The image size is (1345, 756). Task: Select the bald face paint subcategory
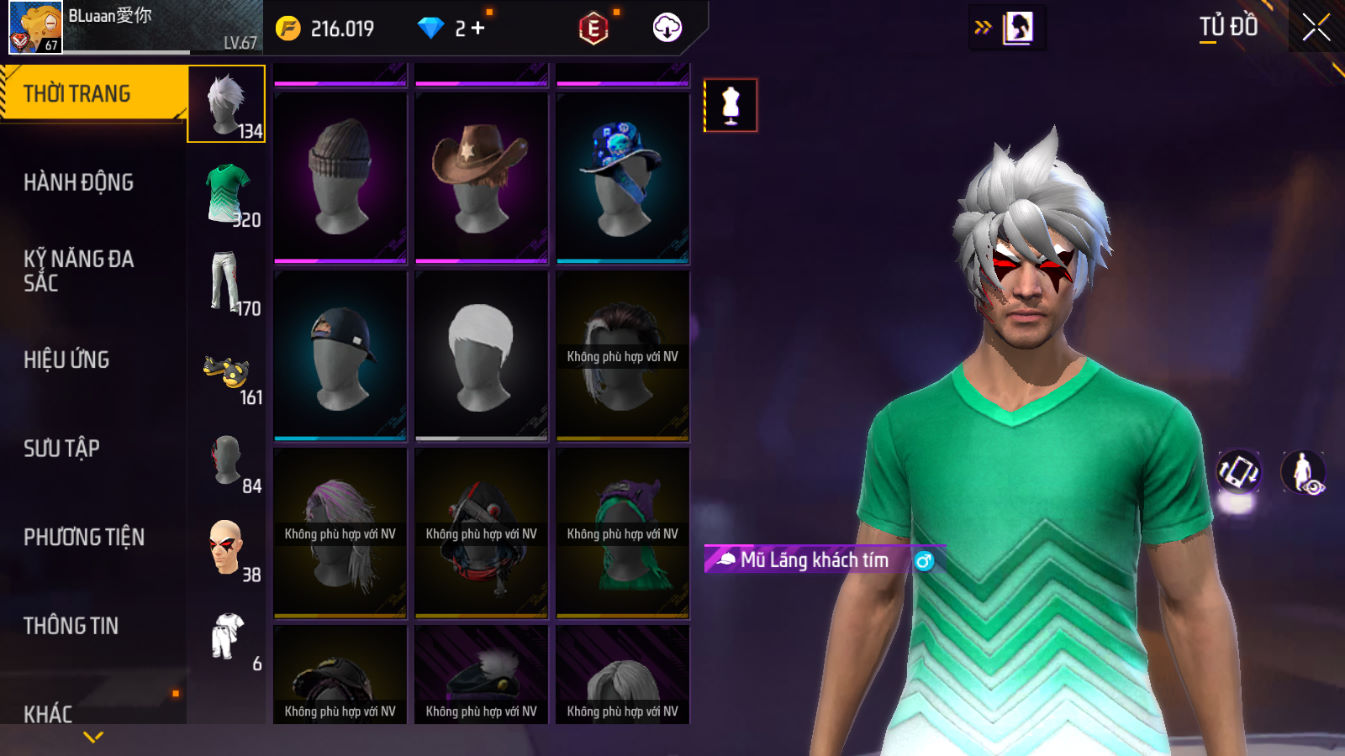[x=227, y=547]
